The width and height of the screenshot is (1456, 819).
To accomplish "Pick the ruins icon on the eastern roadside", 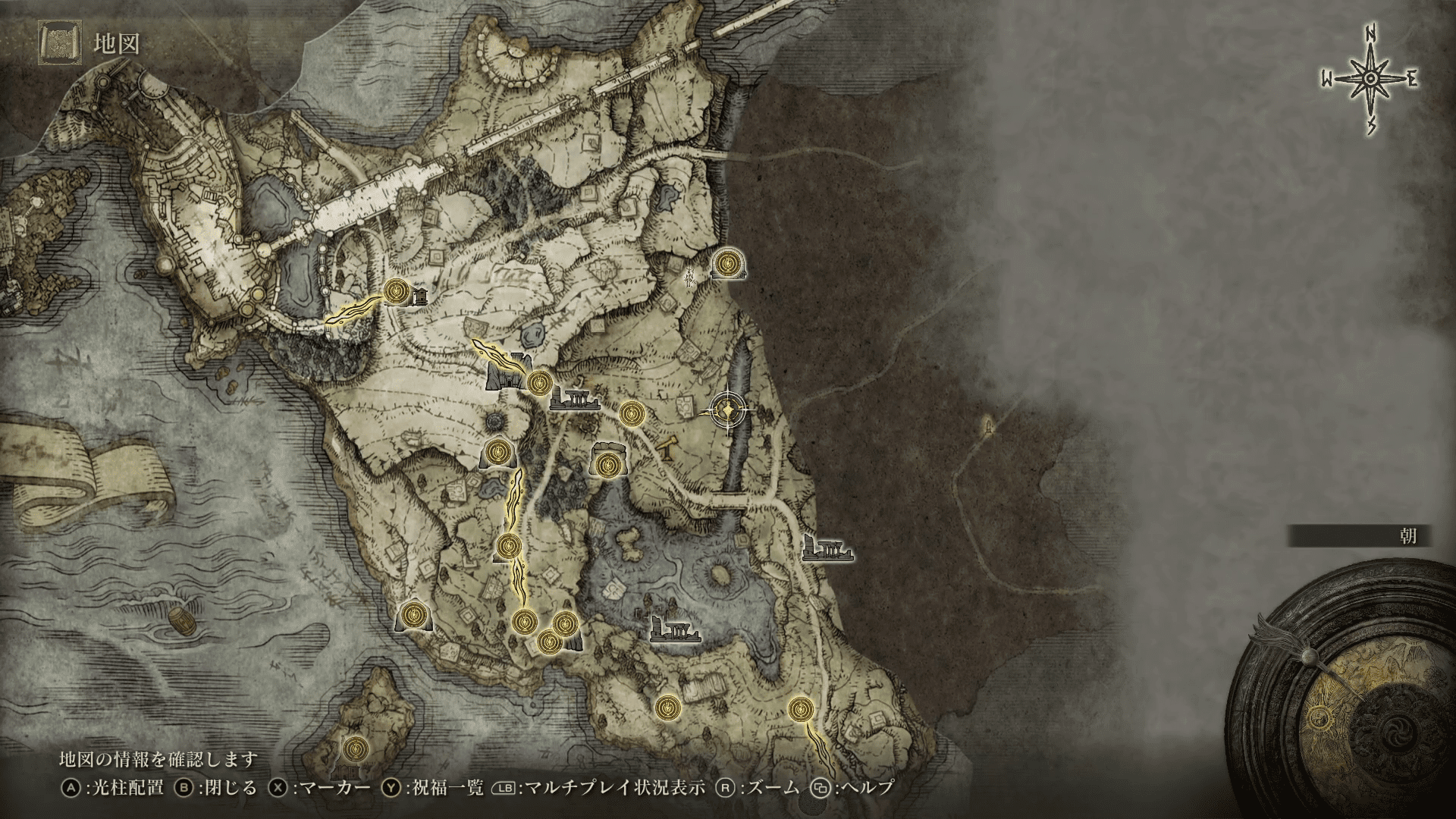I will (x=827, y=548).
